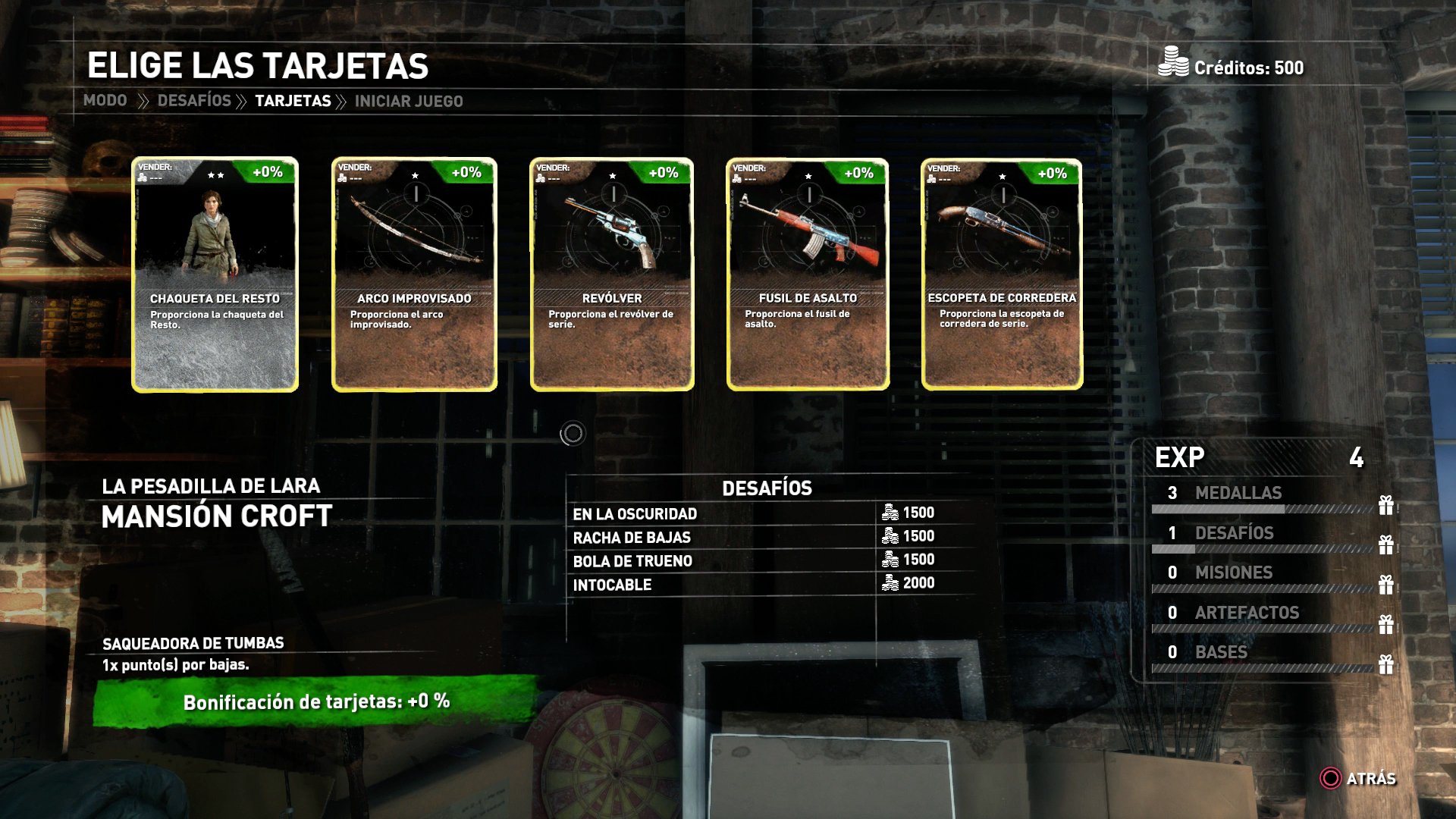Choose the Escopeta de Corredera card
Image resolution: width=1456 pixels, height=819 pixels.
click(1002, 275)
